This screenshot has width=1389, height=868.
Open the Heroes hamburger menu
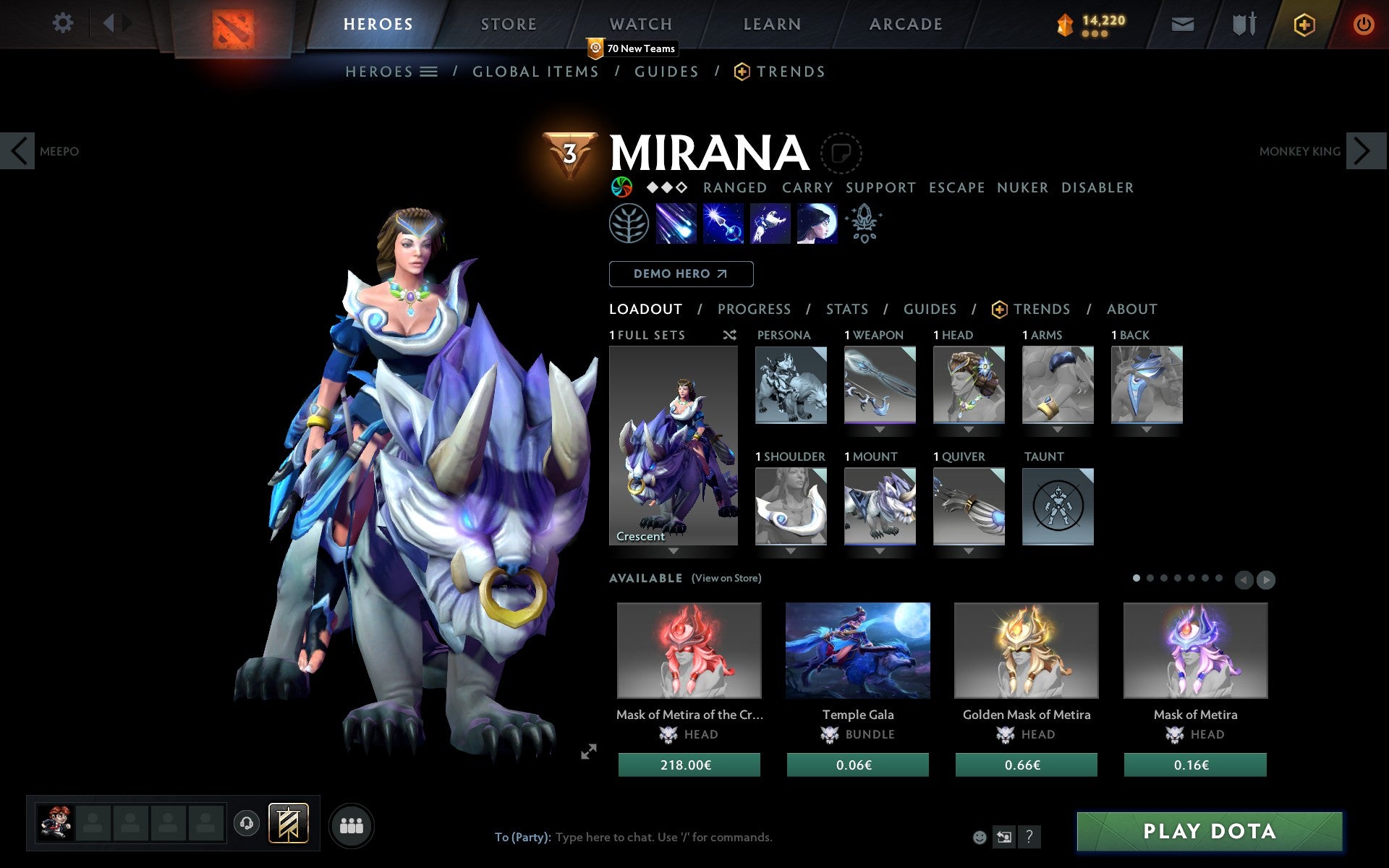pyautogui.click(x=430, y=72)
